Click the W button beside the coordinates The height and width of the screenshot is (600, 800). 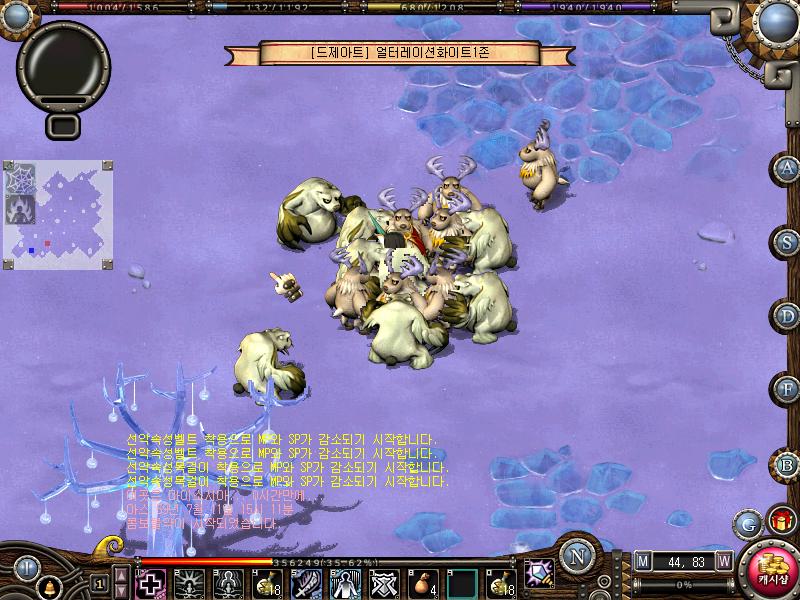point(722,560)
